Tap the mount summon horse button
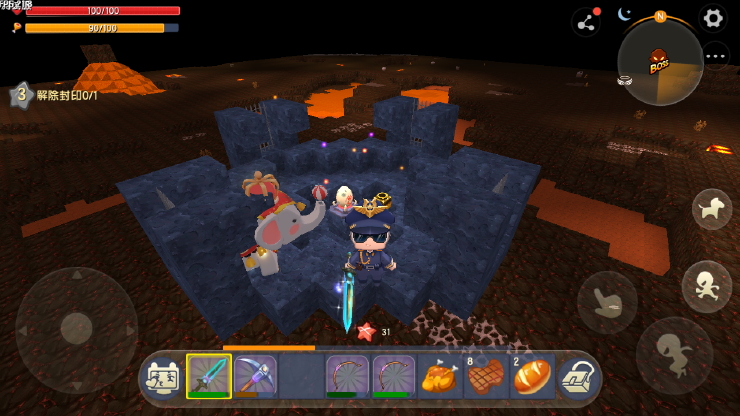The image size is (740, 416). [712, 208]
